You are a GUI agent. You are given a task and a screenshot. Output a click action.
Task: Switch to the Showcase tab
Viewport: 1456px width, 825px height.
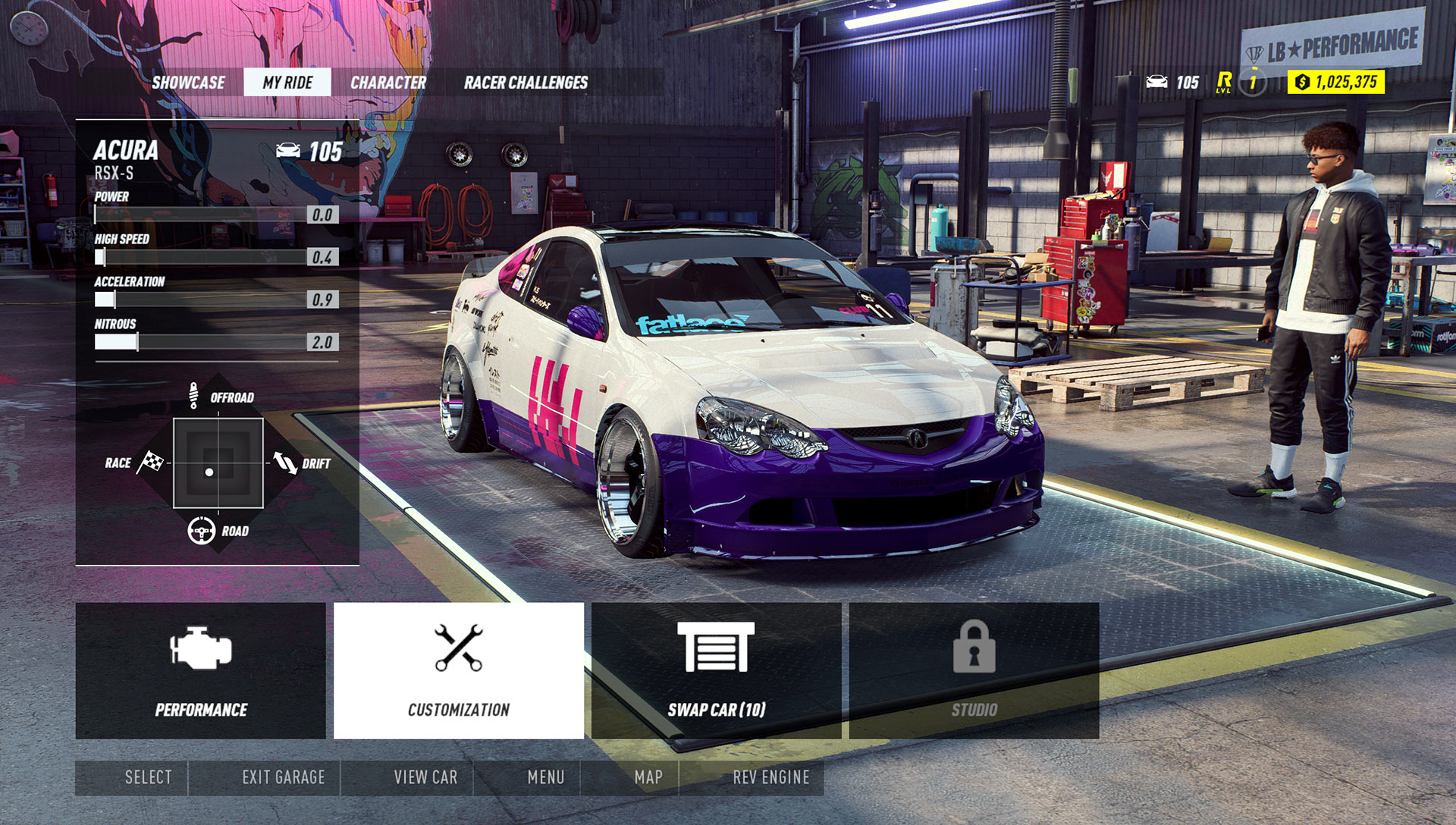click(189, 83)
